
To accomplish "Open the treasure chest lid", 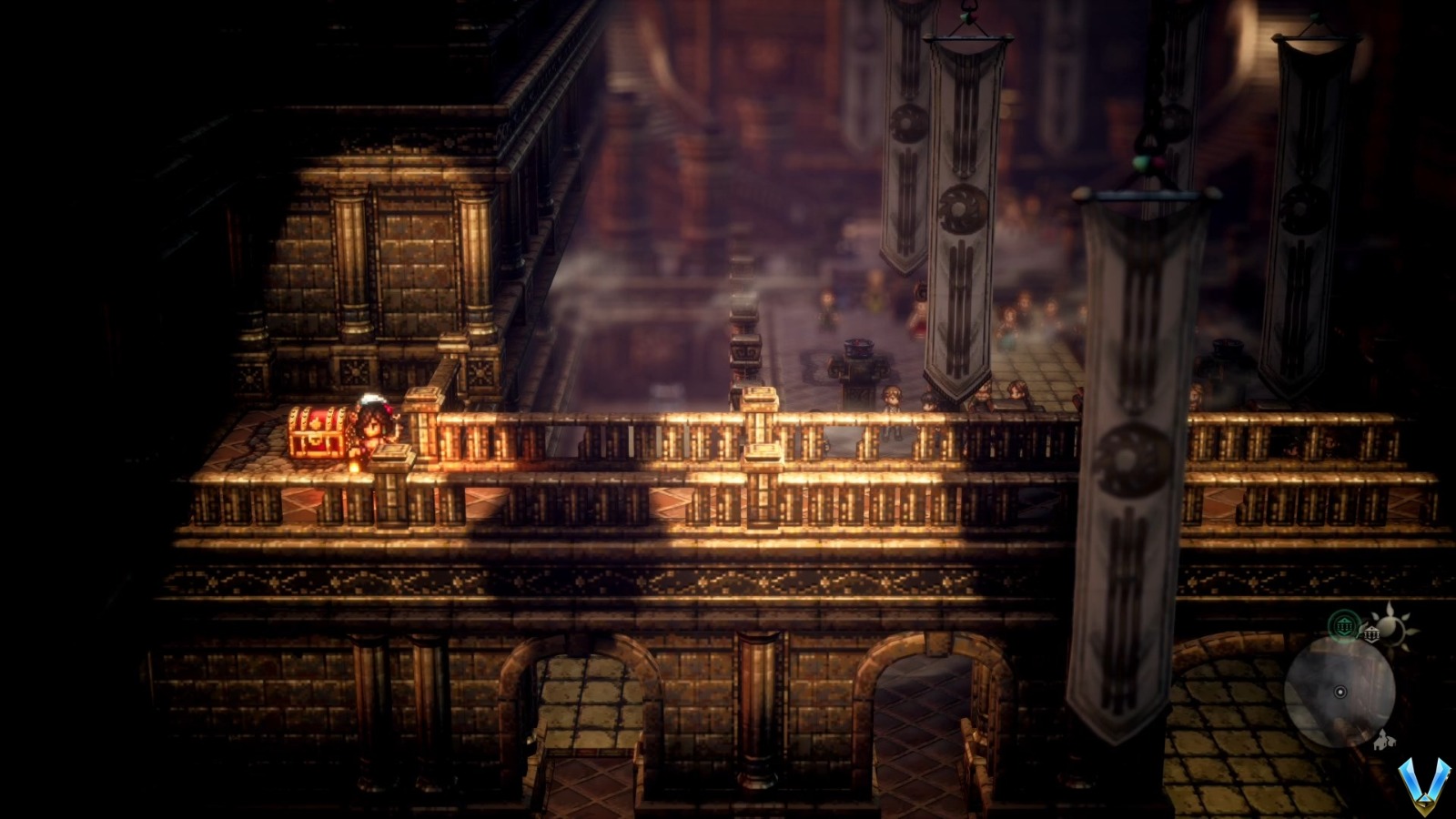I will tap(317, 416).
